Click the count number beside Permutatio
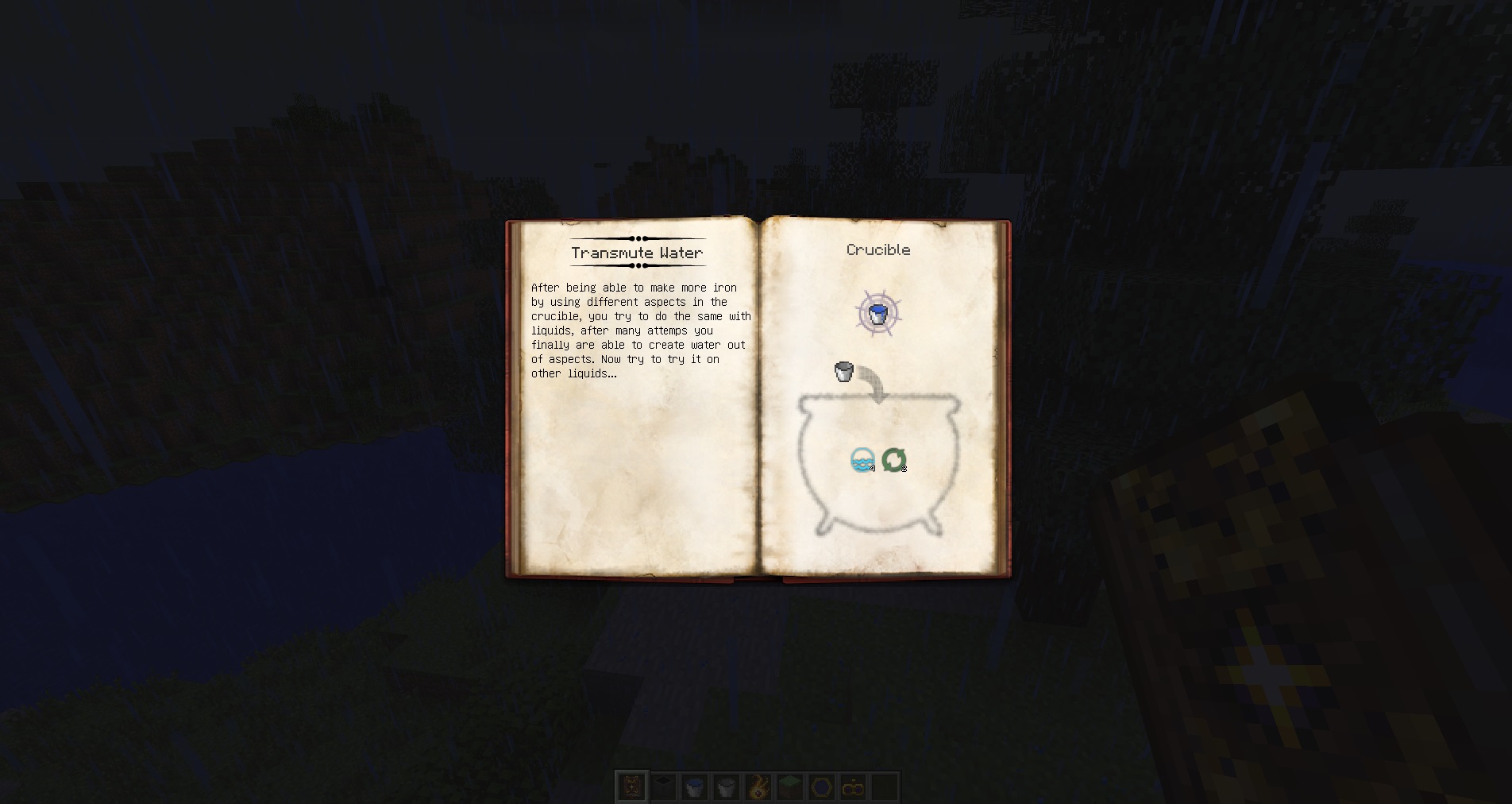Viewport: 1512px width, 804px height. point(904,469)
